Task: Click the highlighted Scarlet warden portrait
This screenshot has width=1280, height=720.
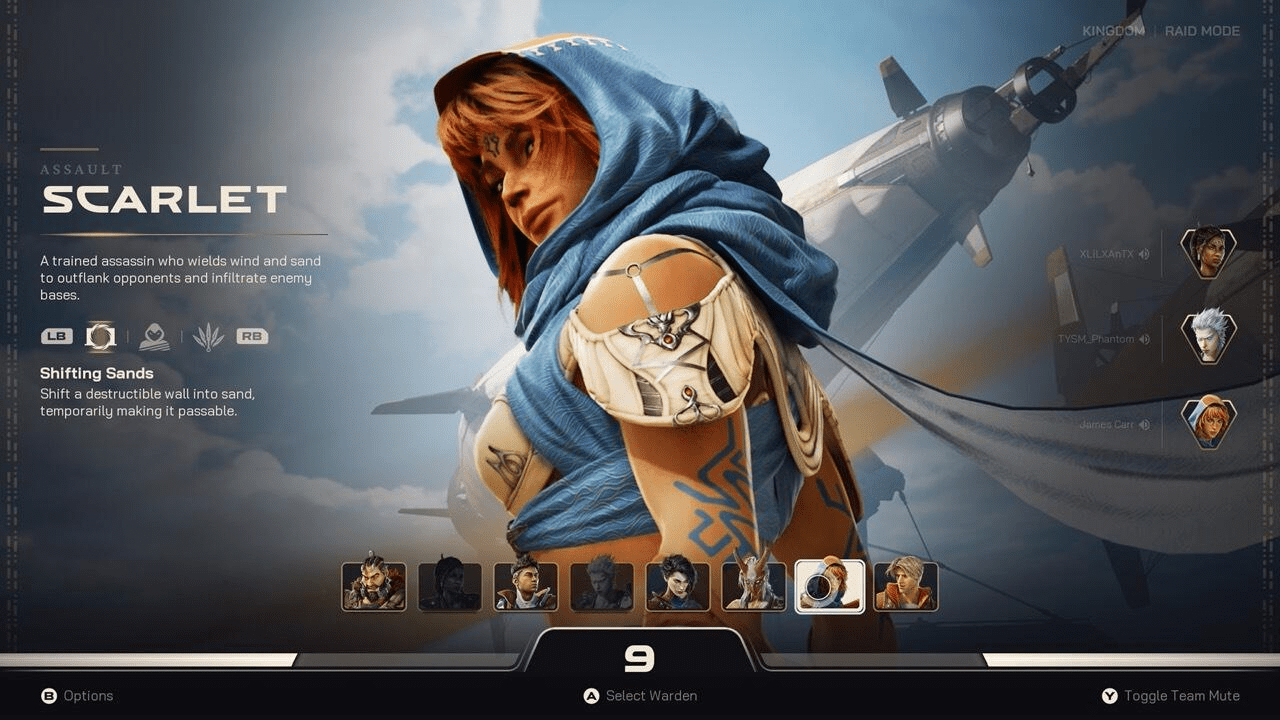Action: 830,586
